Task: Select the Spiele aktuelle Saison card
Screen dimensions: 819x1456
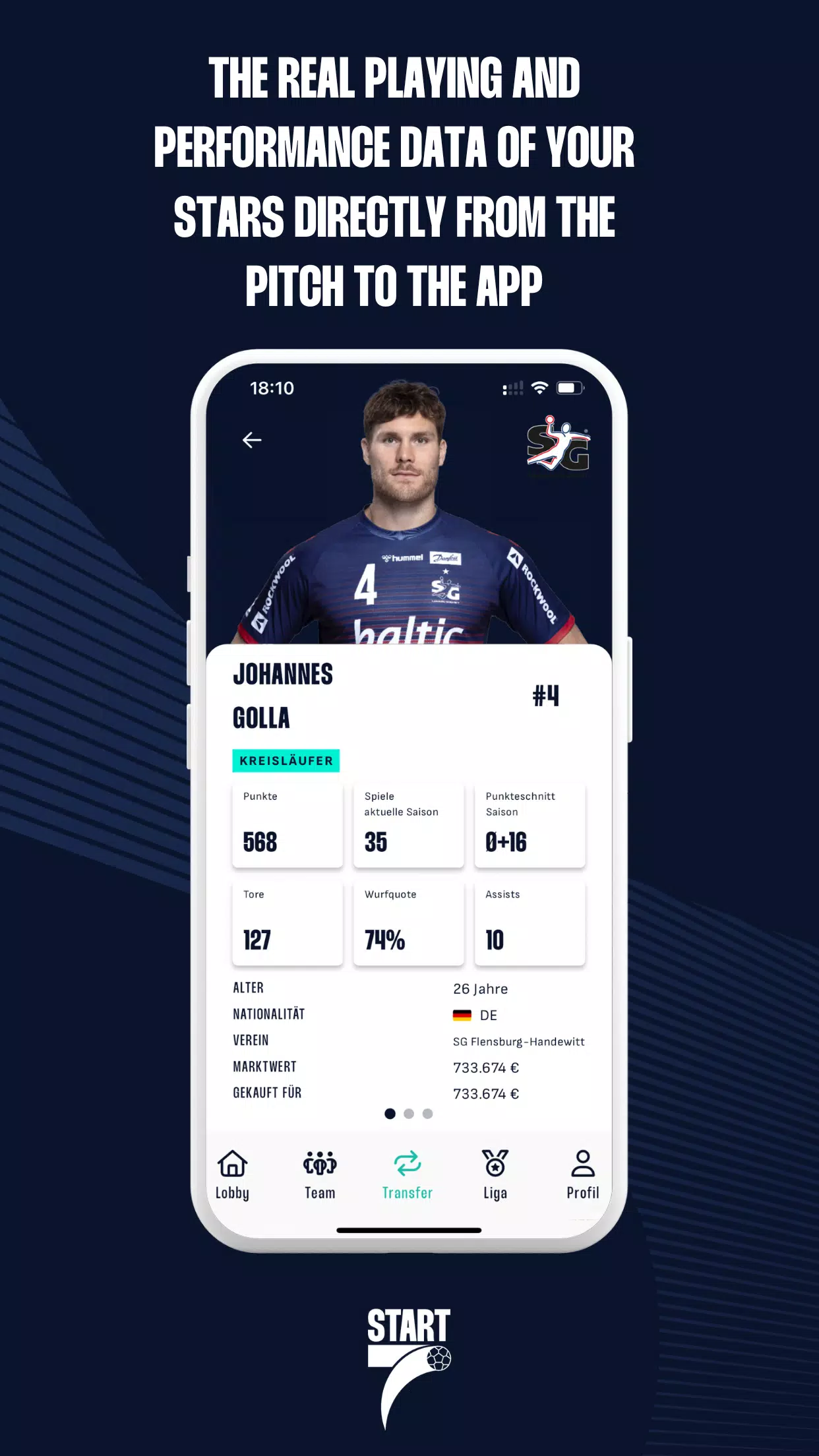Action: (x=409, y=825)
